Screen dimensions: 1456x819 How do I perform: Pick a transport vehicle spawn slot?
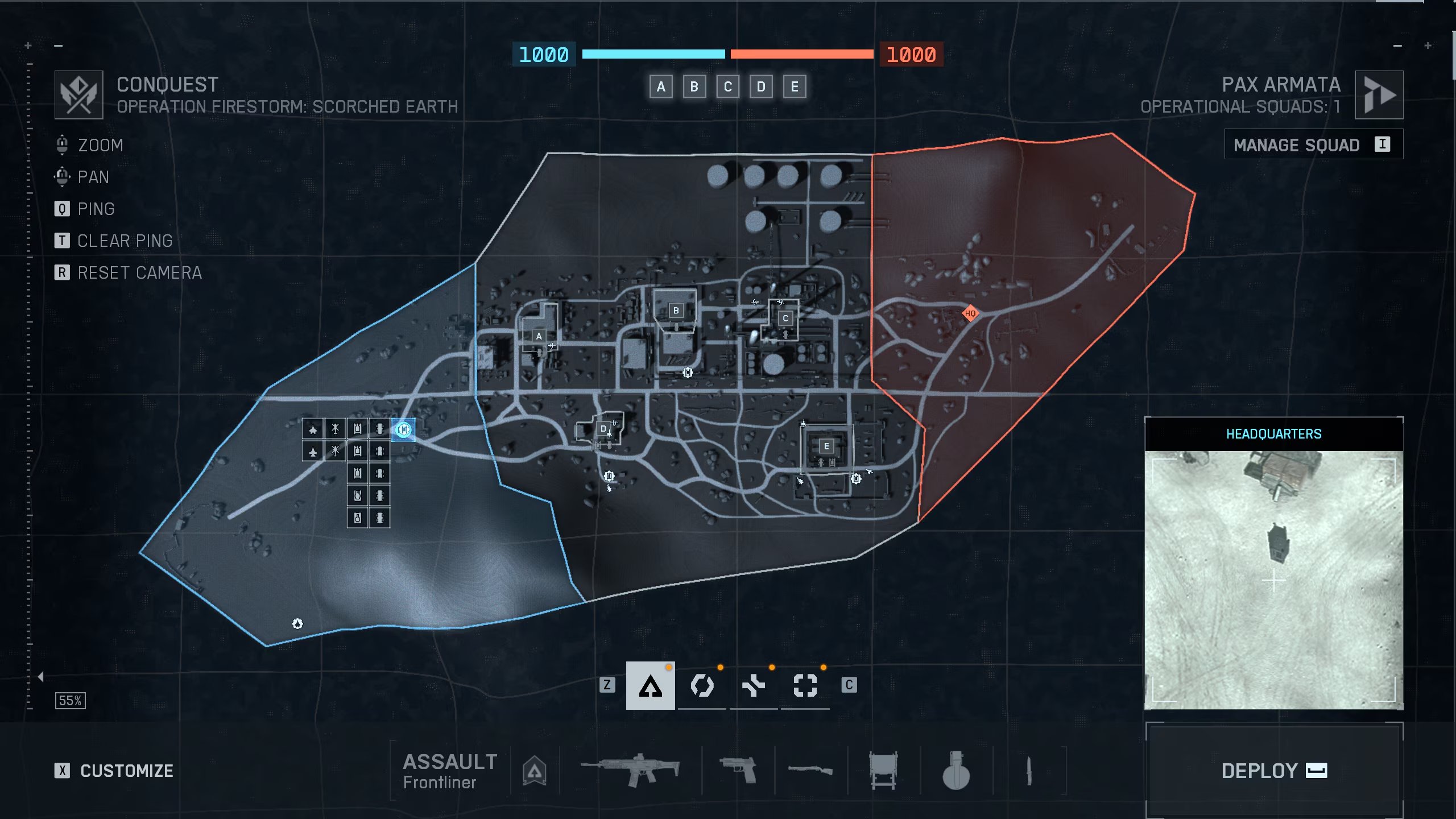[x=379, y=428]
